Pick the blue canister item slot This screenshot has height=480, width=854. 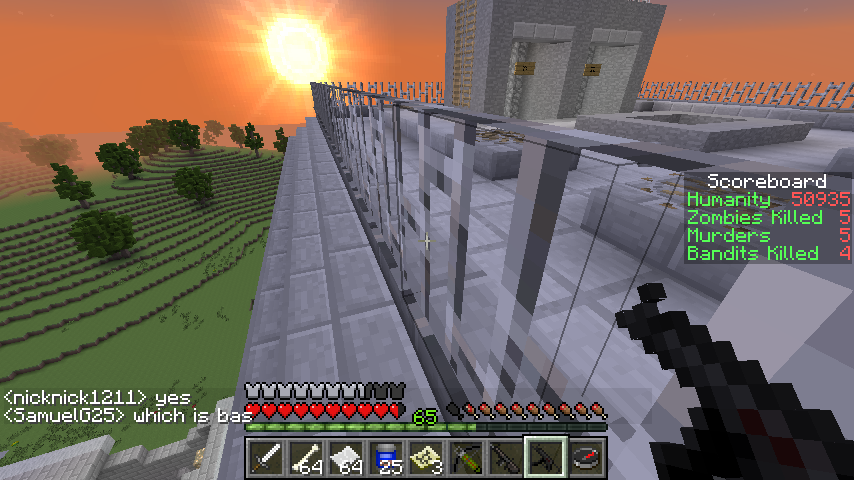(x=386, y=458)
